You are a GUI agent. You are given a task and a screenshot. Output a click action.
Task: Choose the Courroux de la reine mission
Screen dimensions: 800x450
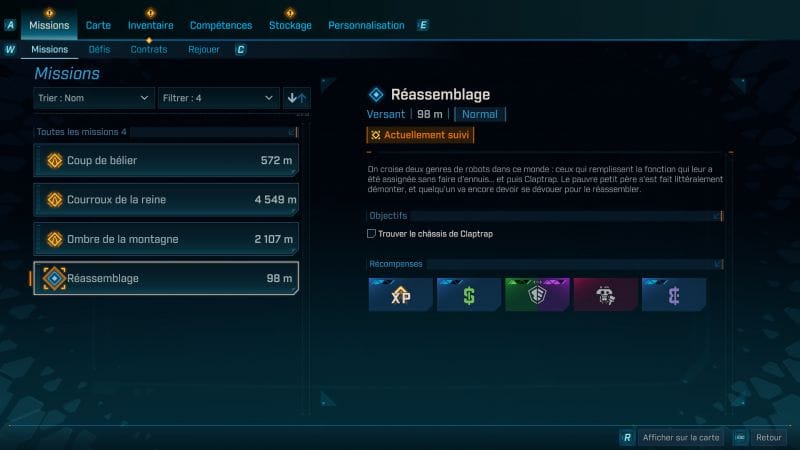point(166,200)
